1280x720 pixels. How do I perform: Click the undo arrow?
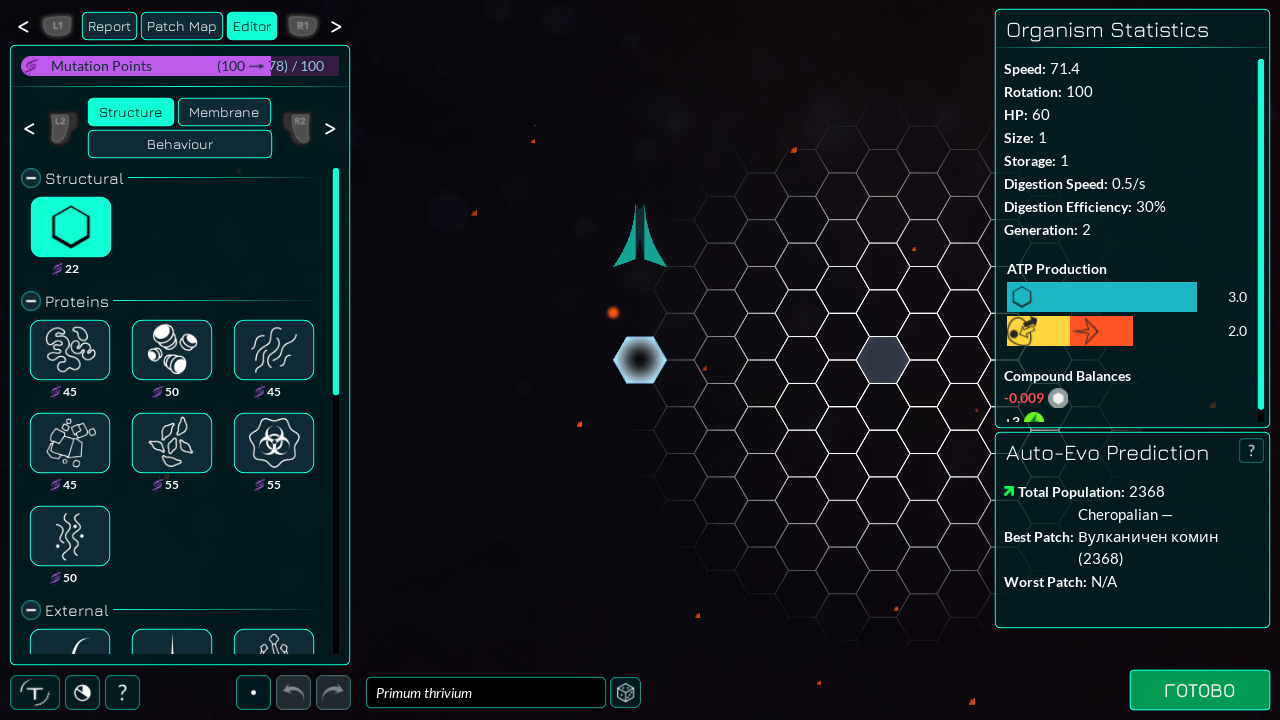click(x=293, y=692)
